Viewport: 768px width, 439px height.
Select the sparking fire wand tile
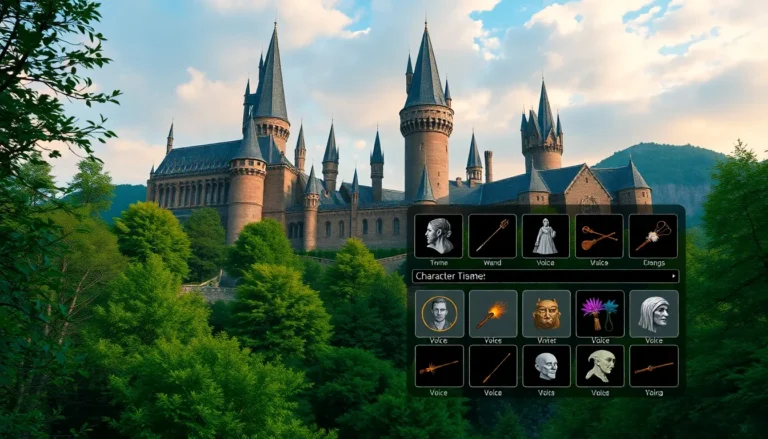492,313
